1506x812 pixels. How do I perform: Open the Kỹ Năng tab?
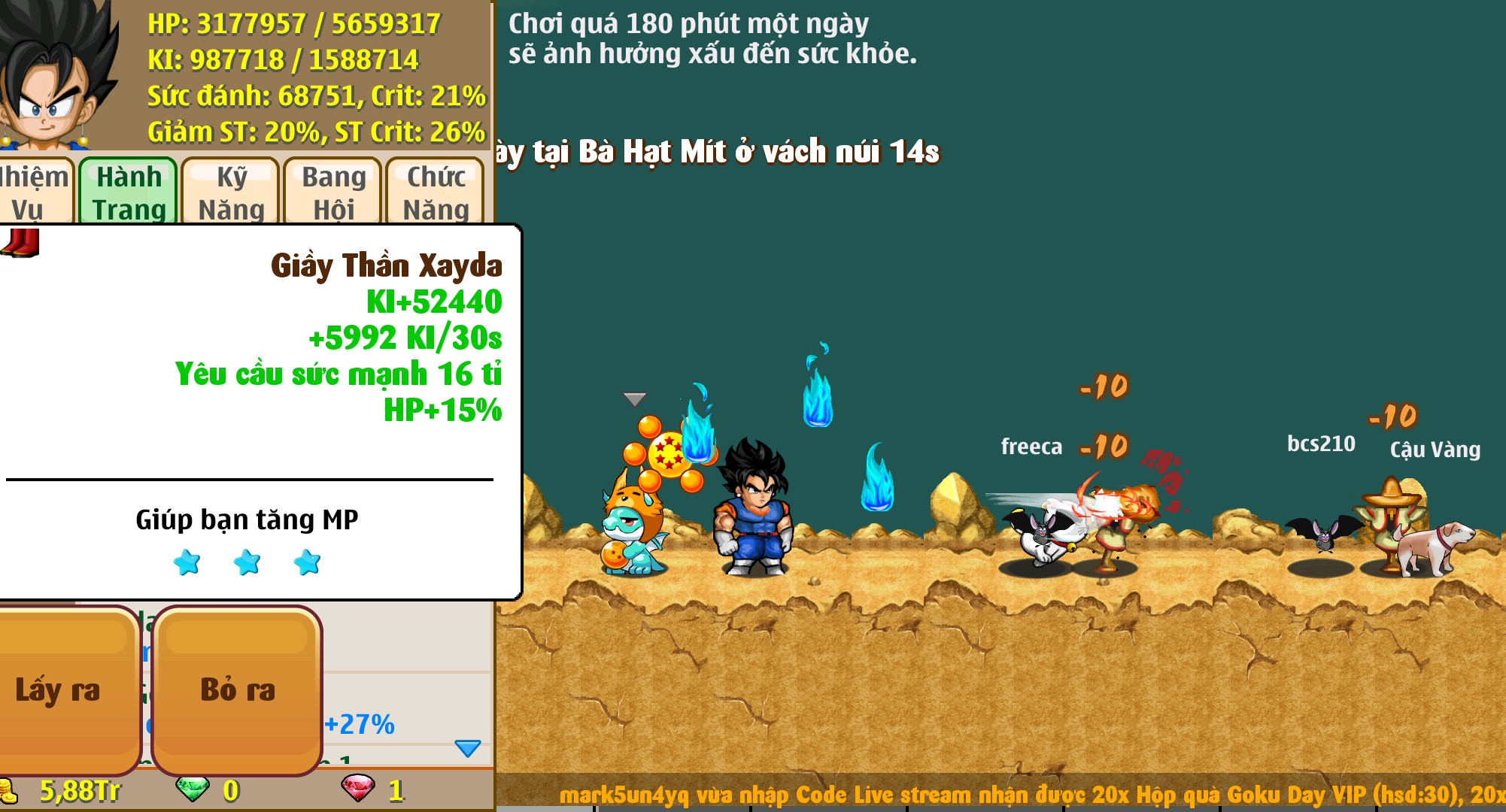(x=232, y=192)
